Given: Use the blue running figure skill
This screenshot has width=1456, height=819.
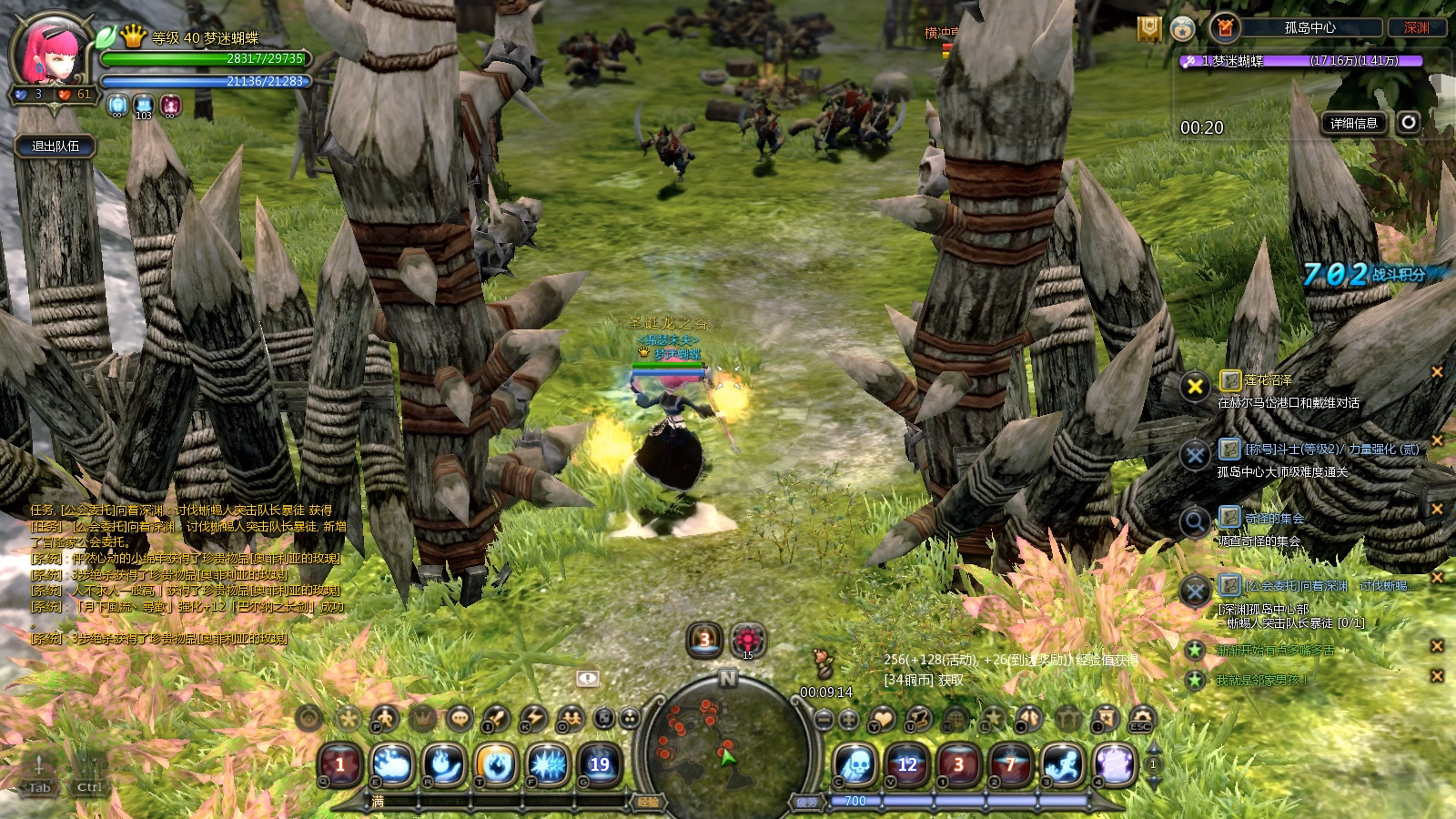Looking at the screenshot, I should pyautogui.click(x=1062, y=764).
